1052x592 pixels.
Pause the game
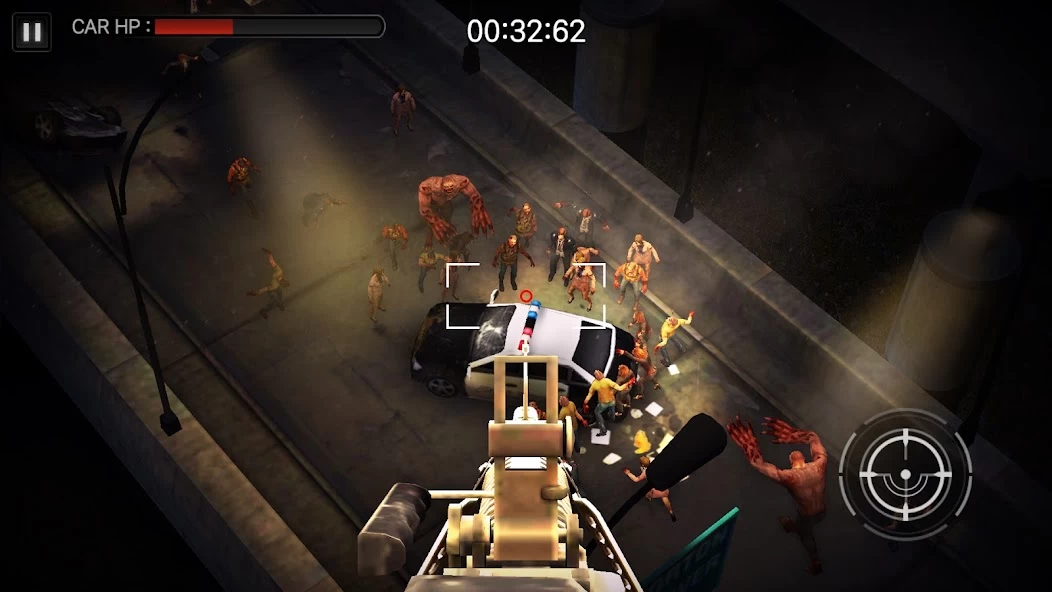32,32
